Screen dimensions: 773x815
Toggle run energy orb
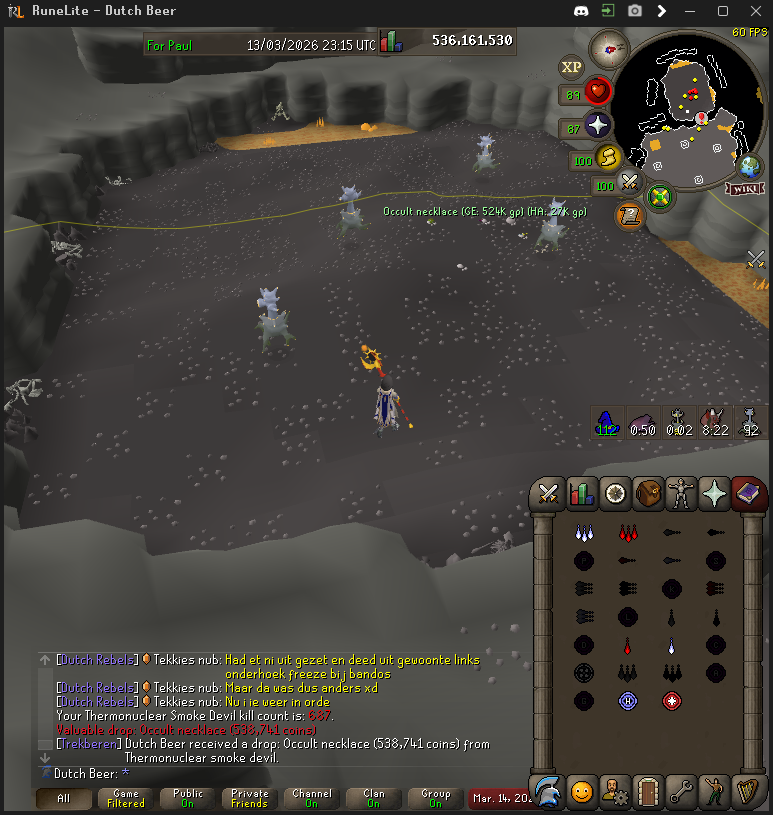point(606,158)
